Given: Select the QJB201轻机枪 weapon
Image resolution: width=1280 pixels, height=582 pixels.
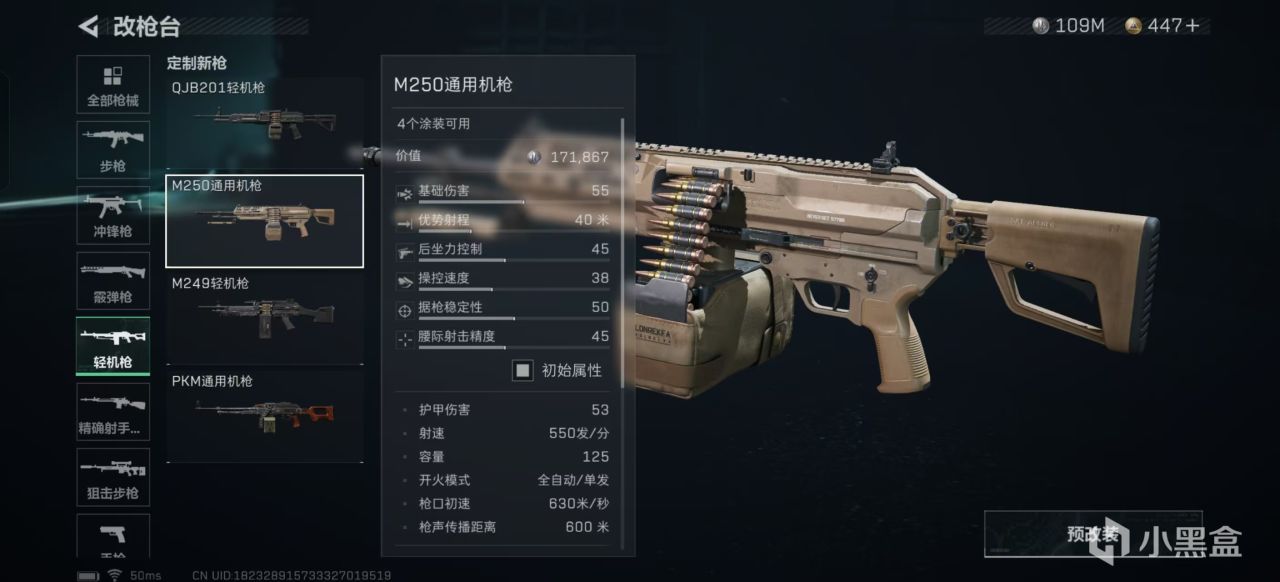Looking at the screenshot, I should 264,120.
